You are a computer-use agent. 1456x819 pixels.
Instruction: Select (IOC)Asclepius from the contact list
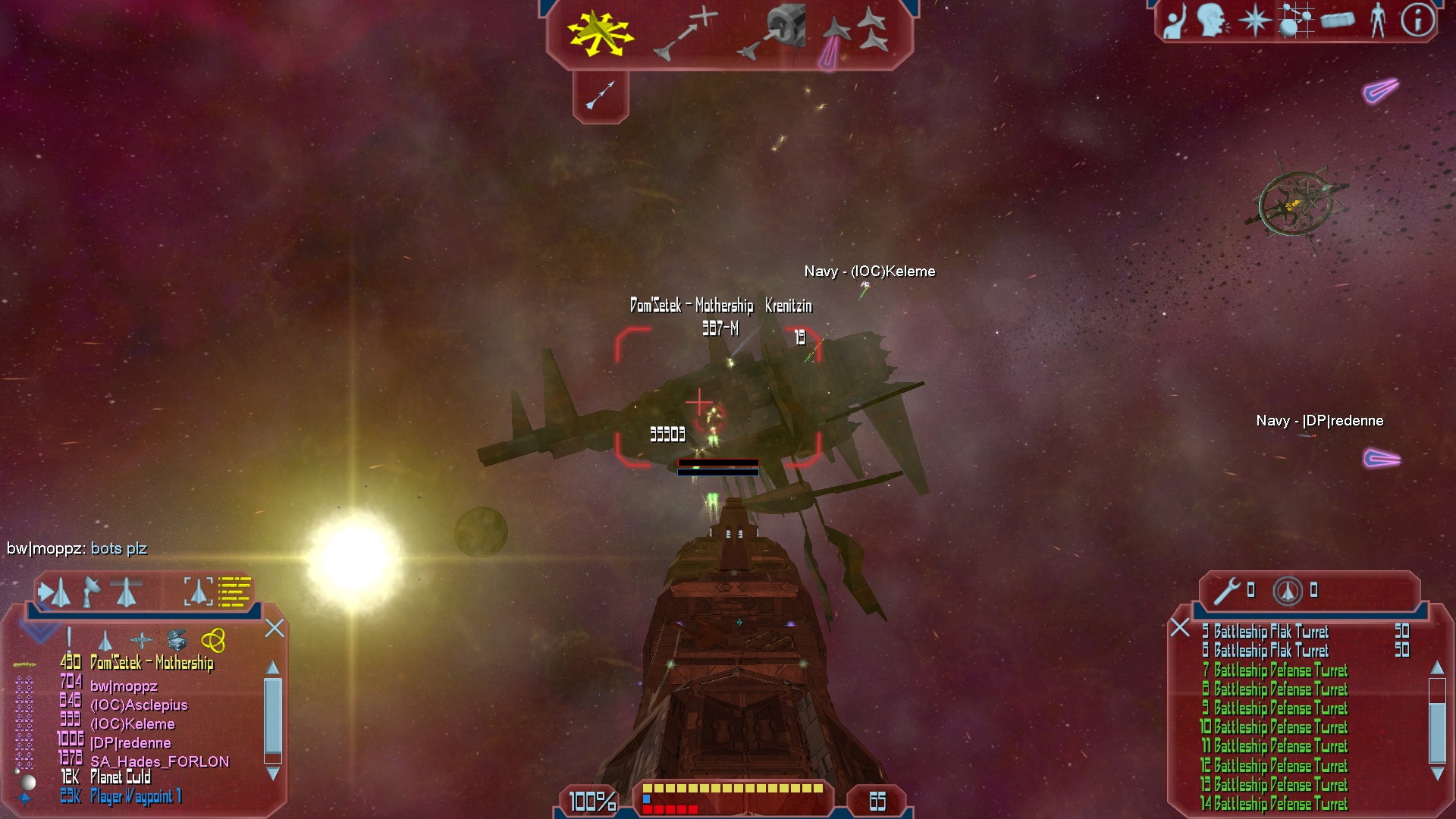point(139,705)
